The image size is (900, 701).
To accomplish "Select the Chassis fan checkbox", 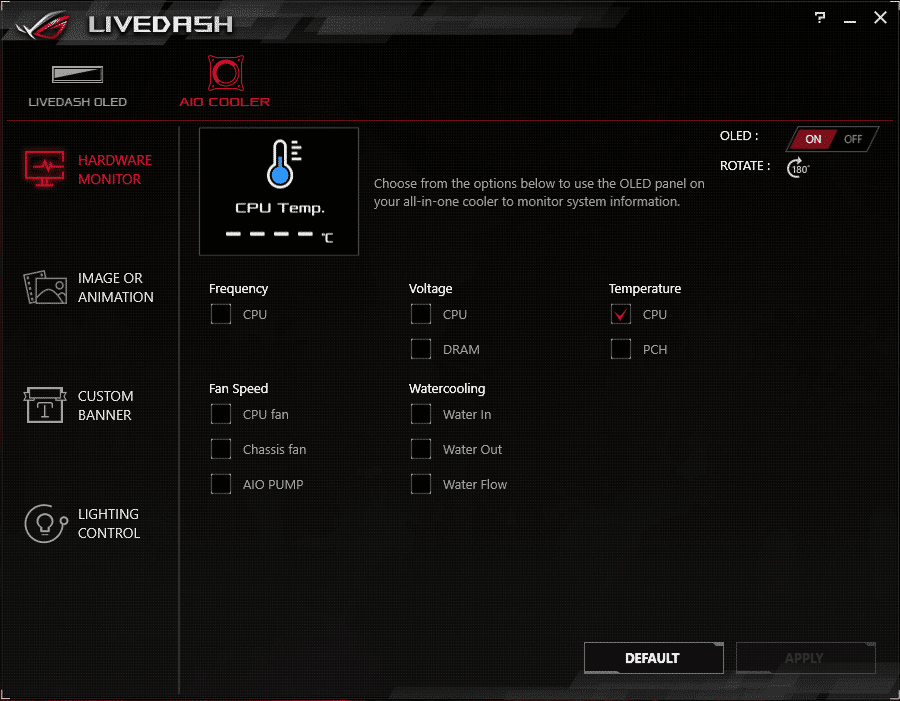I will coord(221,450).
